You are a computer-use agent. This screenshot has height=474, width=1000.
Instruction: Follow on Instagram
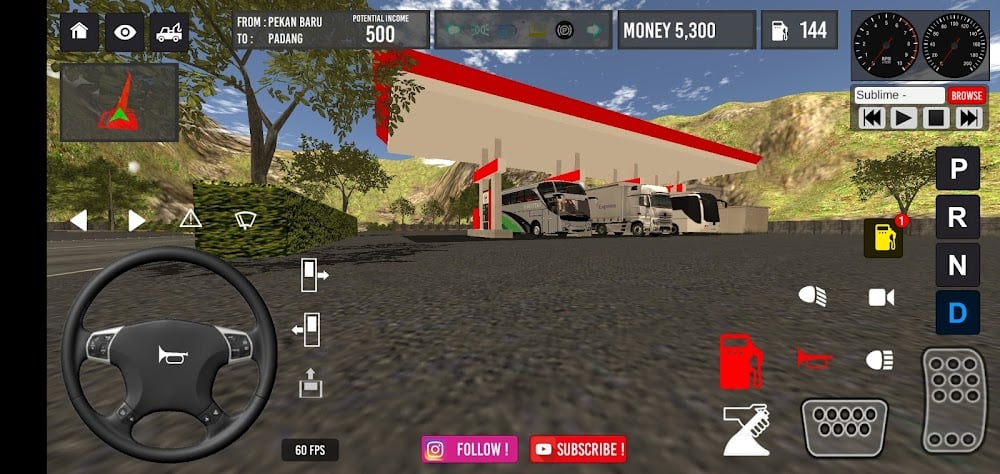(x=471, y=449)
